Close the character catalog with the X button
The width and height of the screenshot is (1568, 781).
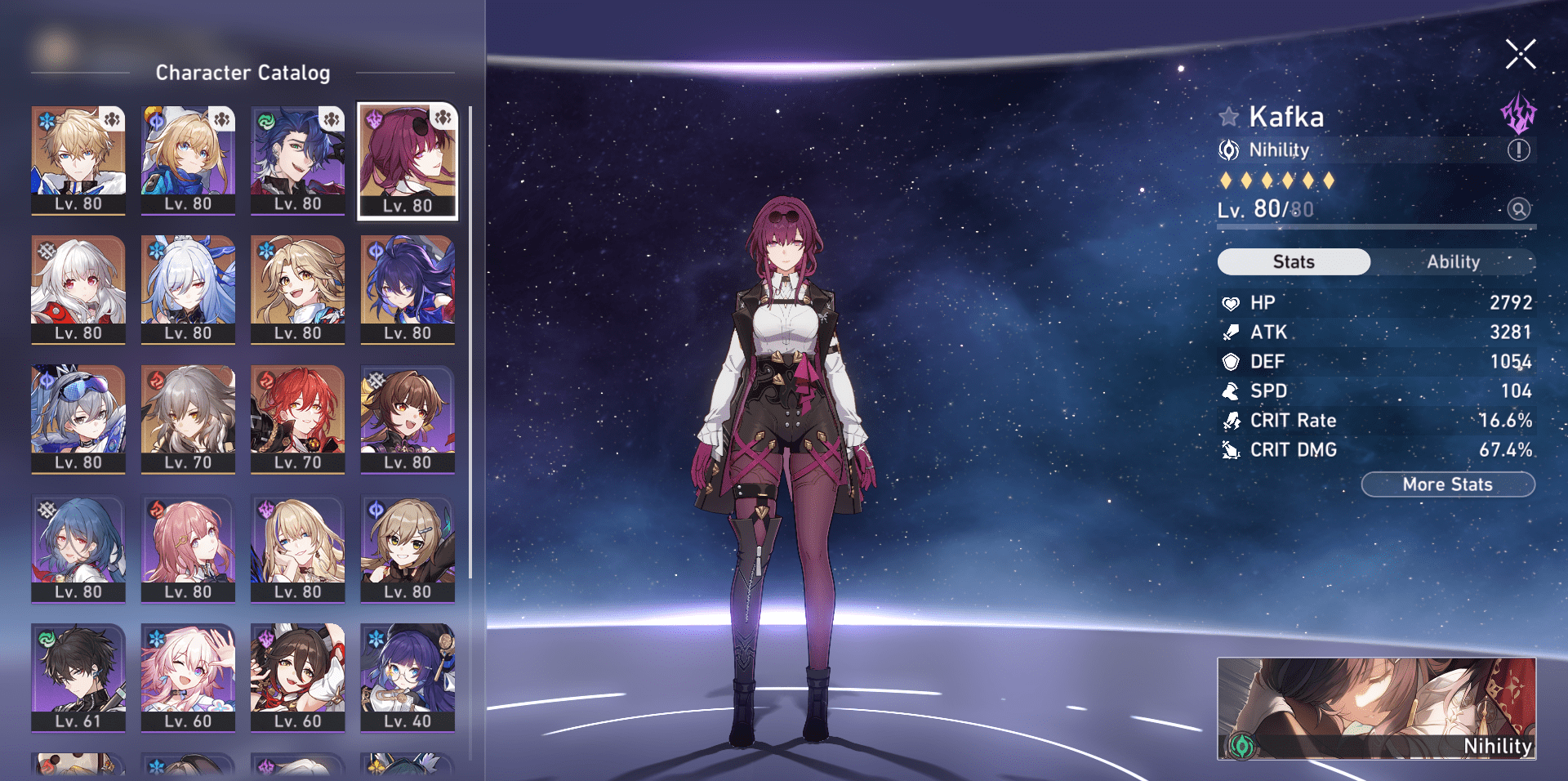tap(1520, 54)
